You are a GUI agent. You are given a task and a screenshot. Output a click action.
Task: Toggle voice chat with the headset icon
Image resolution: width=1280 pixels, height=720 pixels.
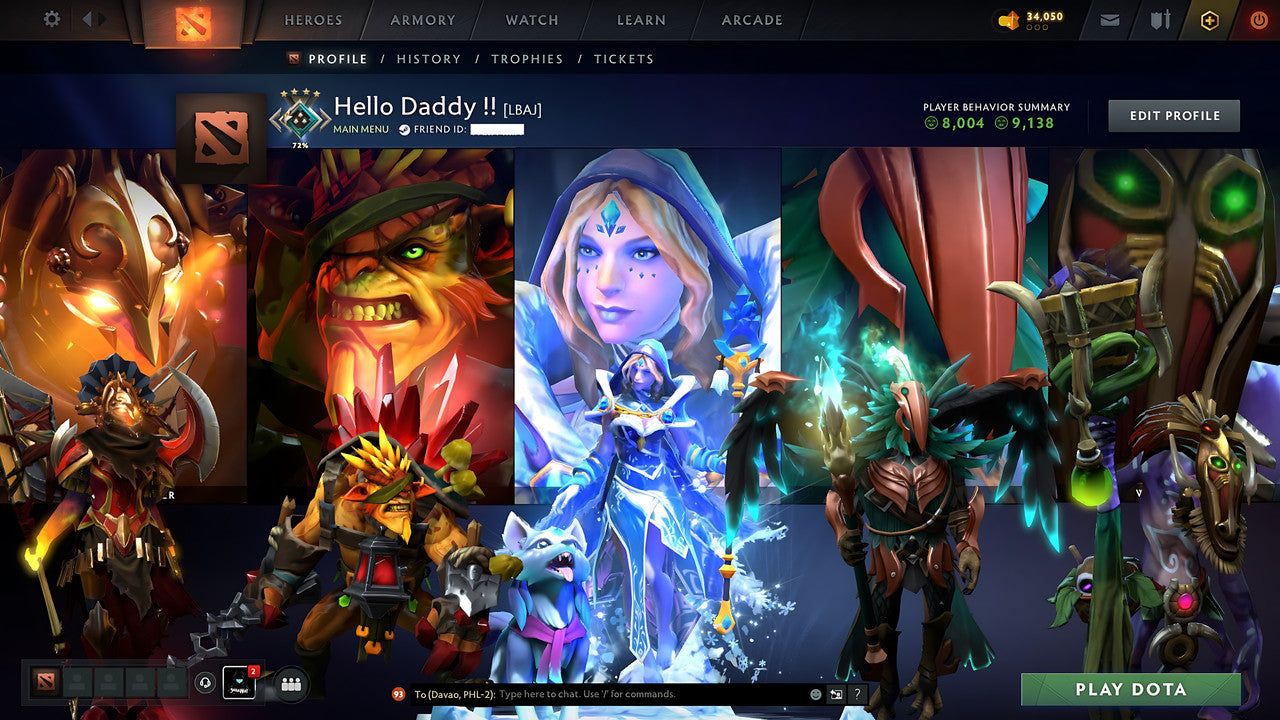(205, 682)
